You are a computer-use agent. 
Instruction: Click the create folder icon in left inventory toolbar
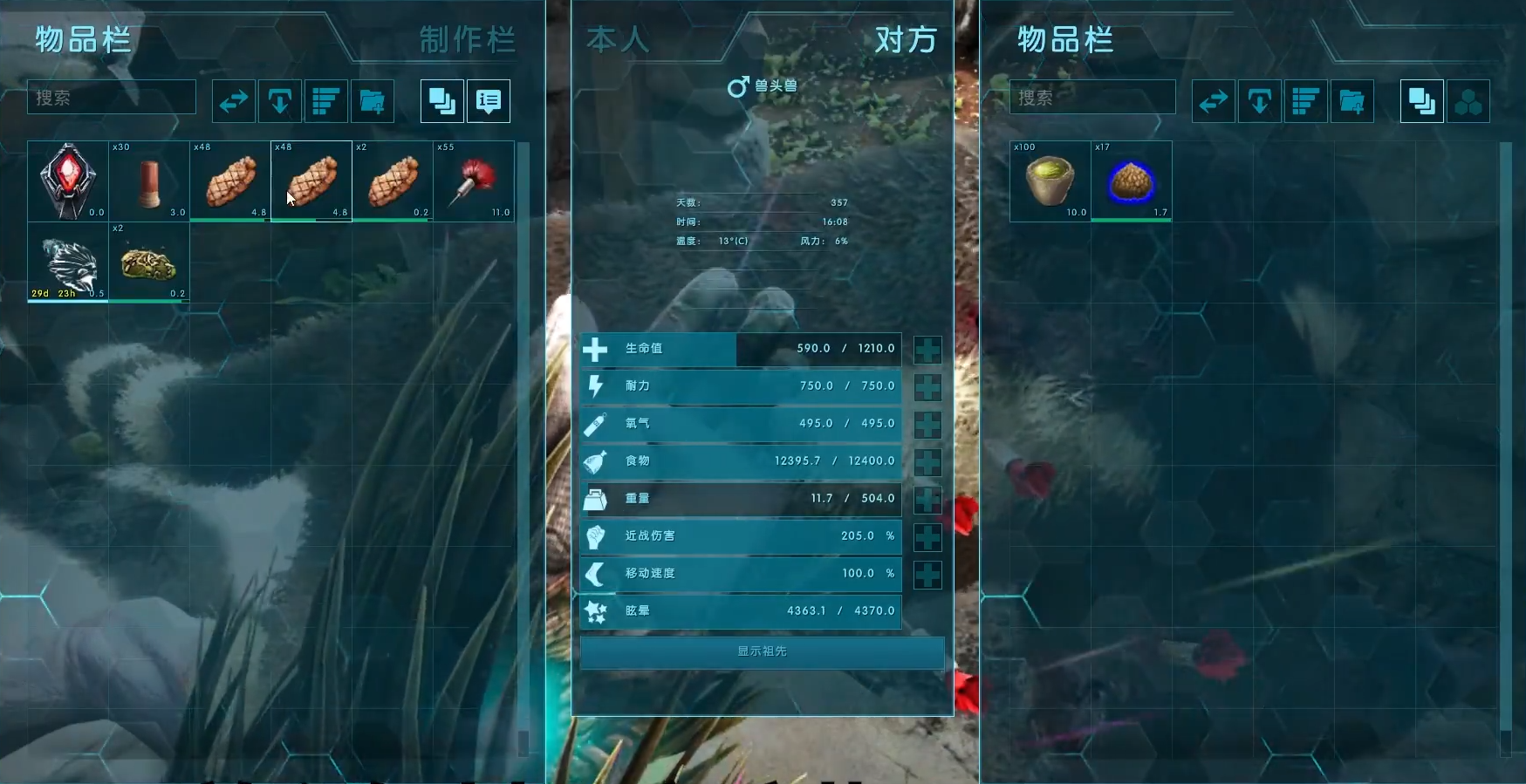(x=373, y=101)
